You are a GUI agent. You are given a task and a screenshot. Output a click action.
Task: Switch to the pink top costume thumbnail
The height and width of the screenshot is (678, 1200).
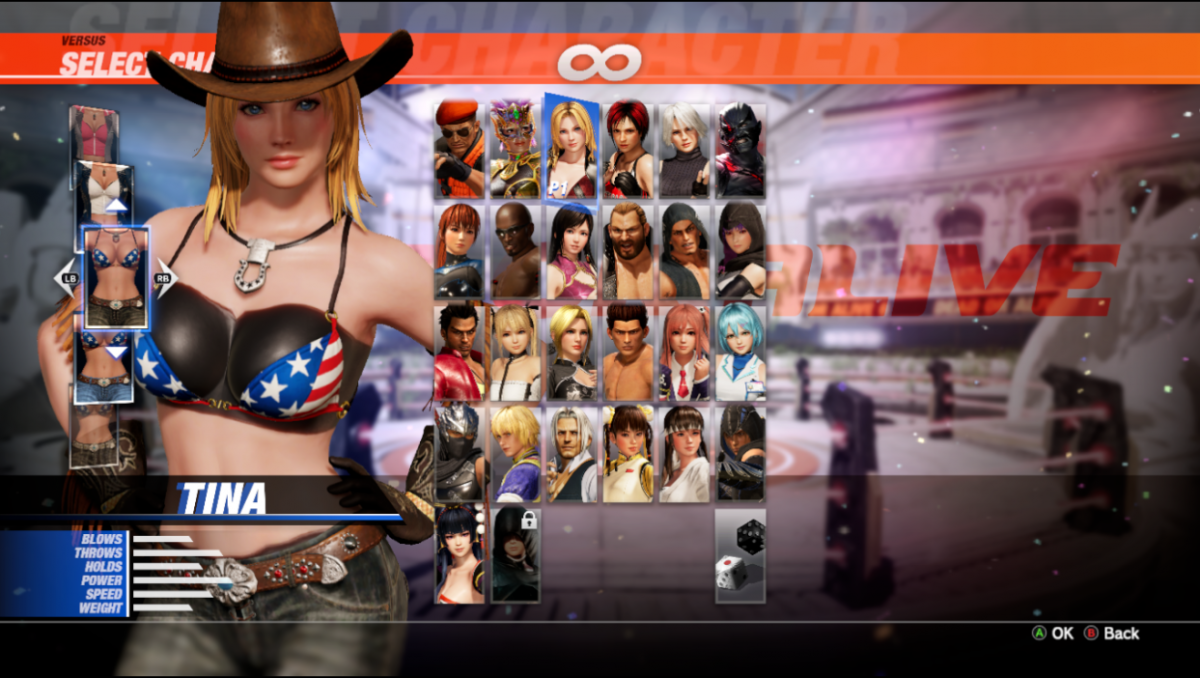coord(94,131)
